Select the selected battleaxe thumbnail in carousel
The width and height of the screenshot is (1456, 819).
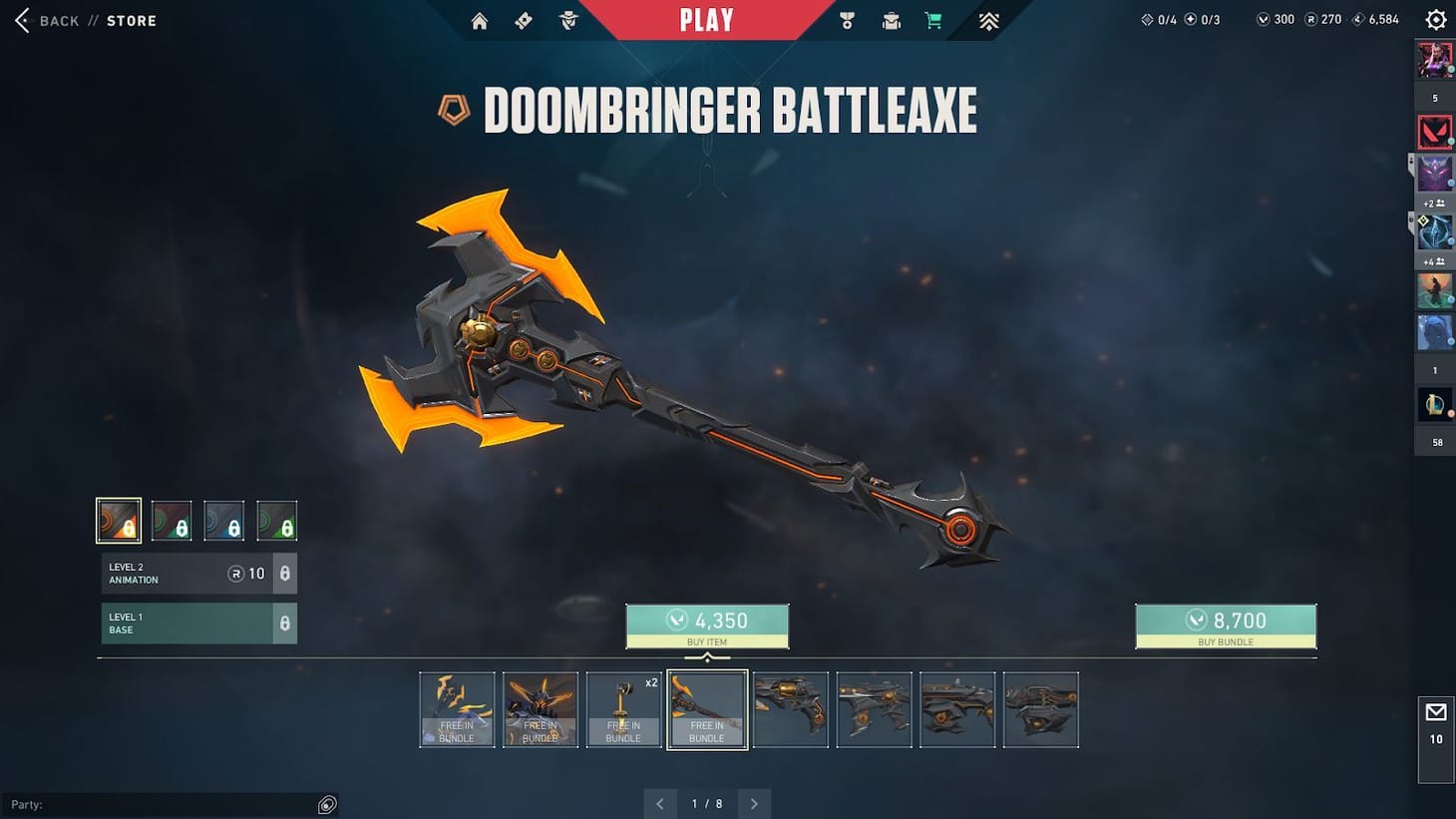tap(707, 709)
